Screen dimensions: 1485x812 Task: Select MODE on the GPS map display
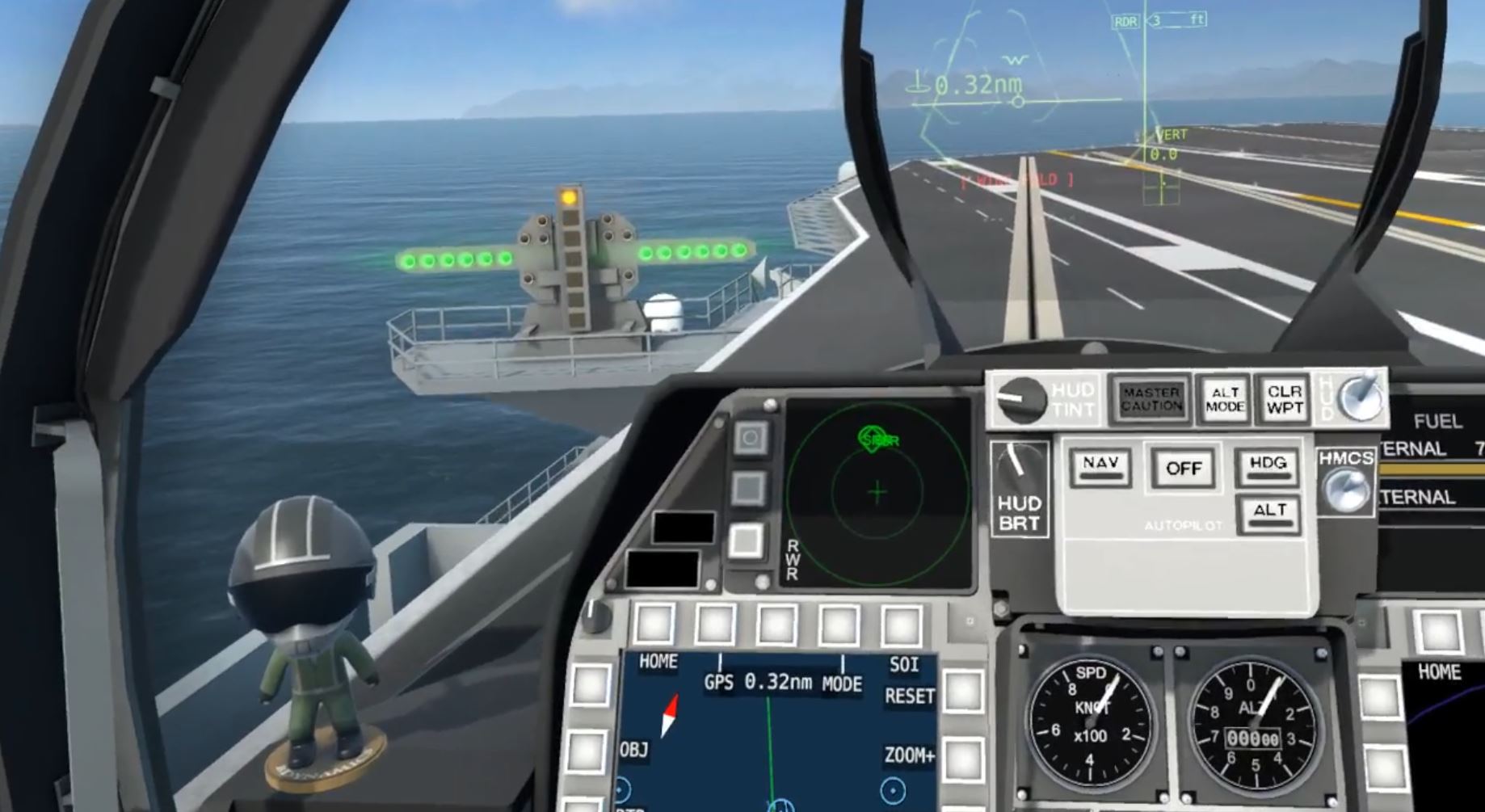click(842, 684)
